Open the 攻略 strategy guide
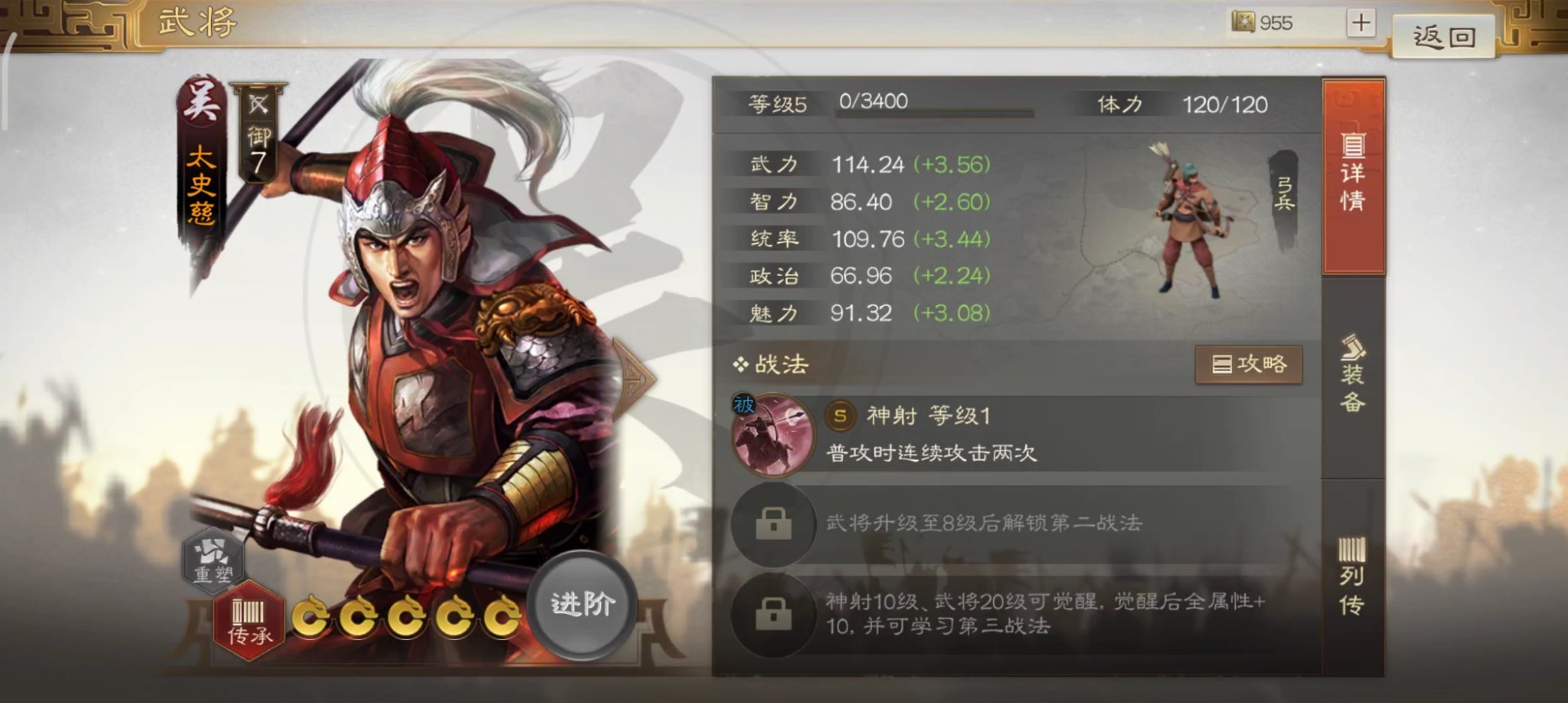The width and height of the screenshot is (1568, 703). click(x=1249, y=364)
